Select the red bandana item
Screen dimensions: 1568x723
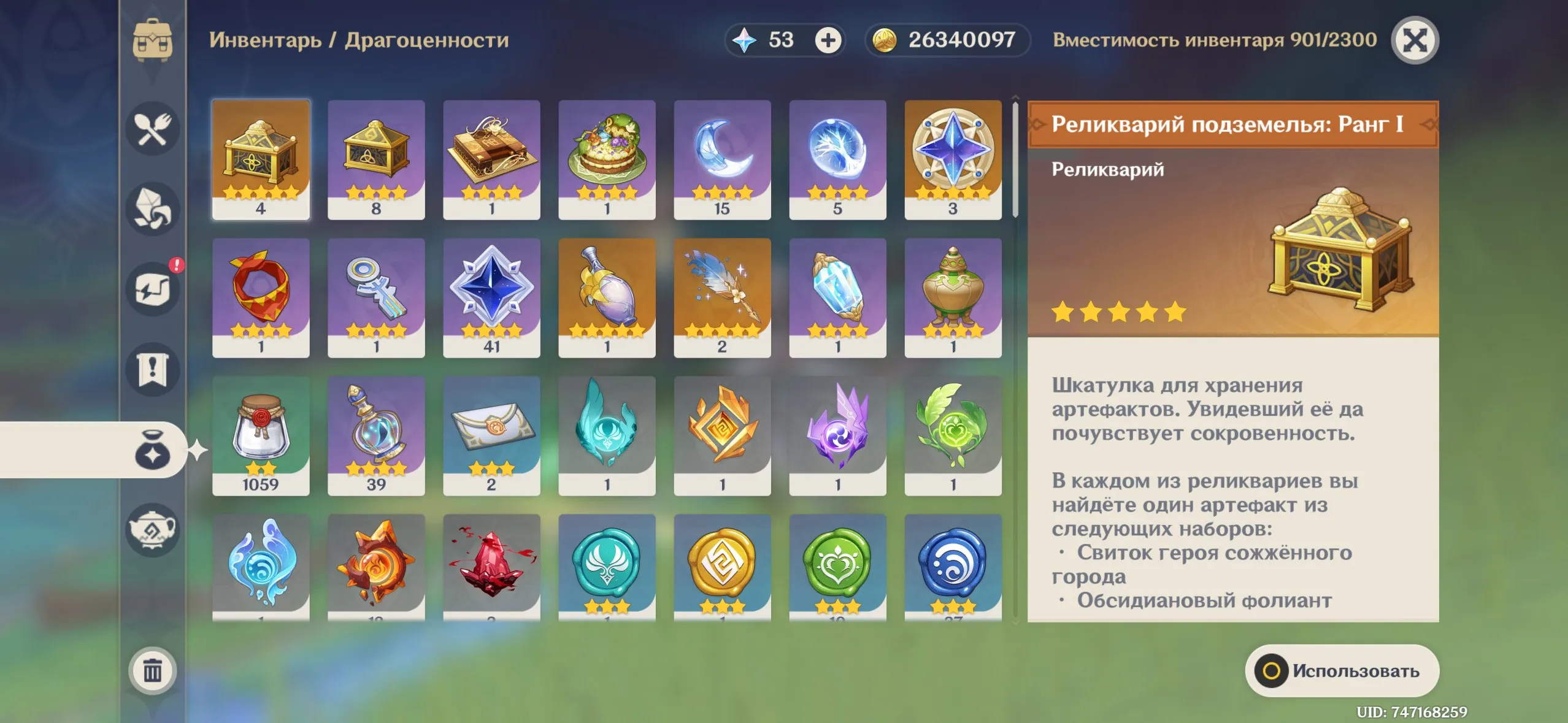(x=261, y=297)
